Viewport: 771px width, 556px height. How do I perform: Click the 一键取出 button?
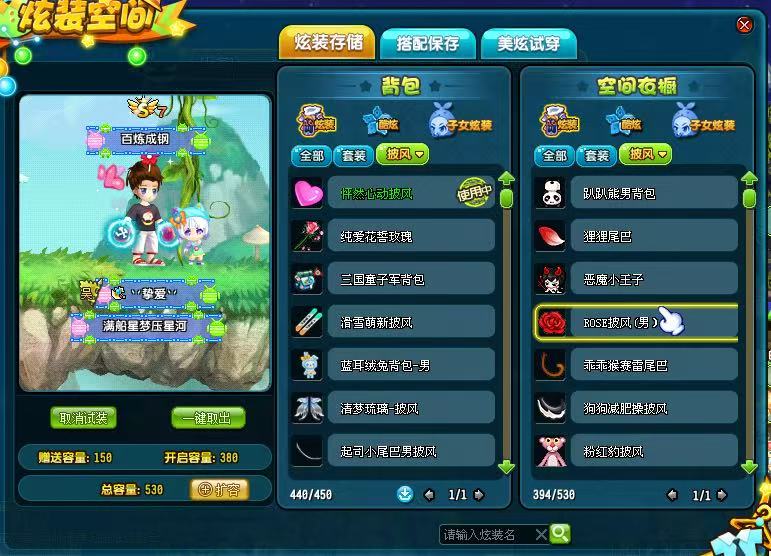pos(207,418)
